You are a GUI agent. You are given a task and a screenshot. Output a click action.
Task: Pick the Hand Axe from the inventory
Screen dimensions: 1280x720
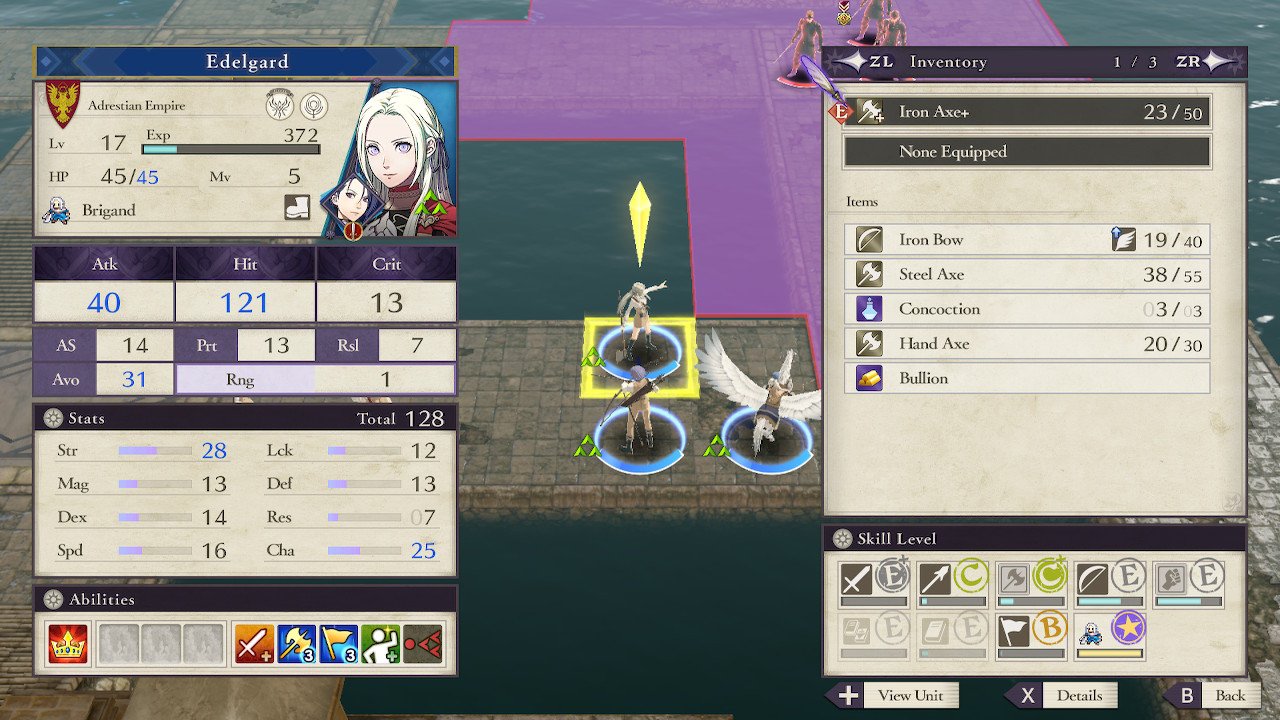coord(1027,344)
